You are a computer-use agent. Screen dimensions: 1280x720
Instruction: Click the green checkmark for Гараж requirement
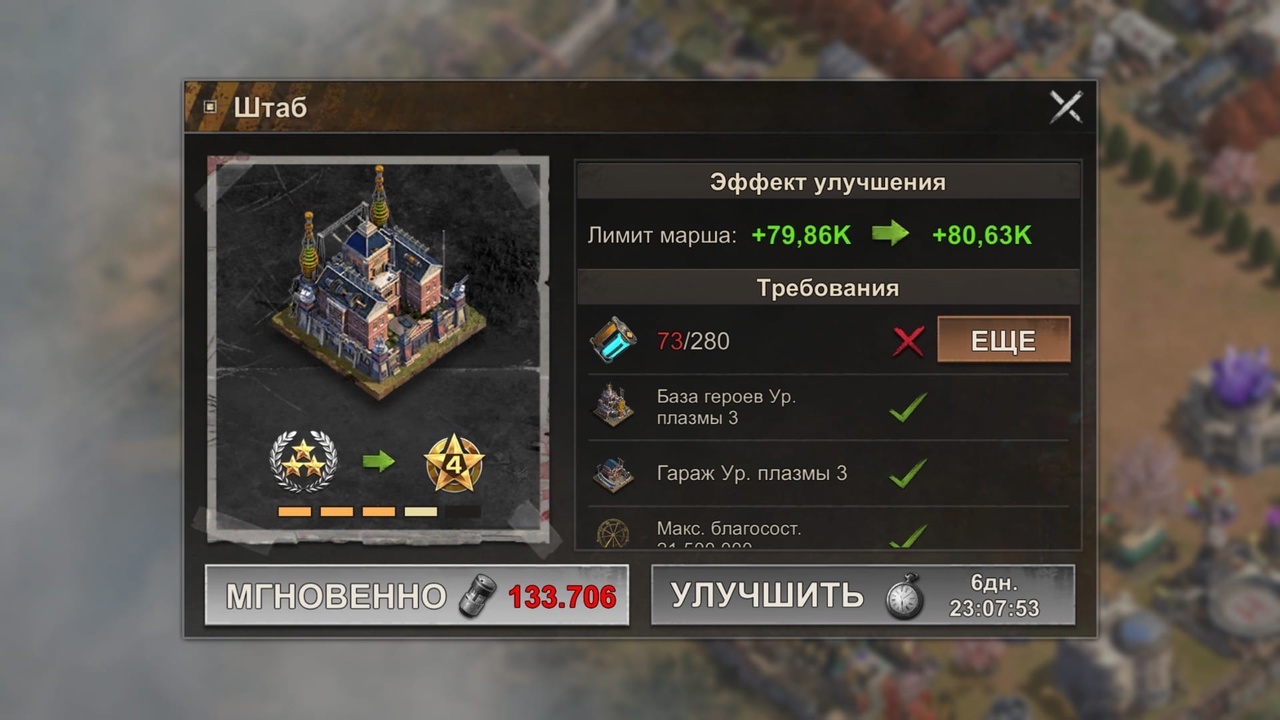pyautogui.click(x=908, y=473)
